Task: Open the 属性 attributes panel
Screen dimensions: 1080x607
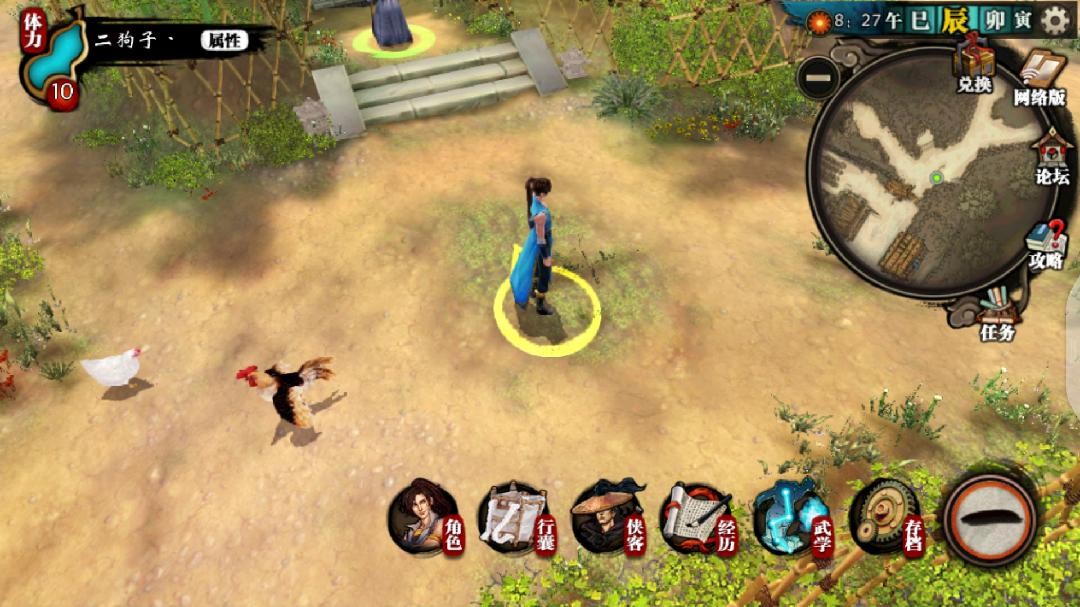Action: (222, 40)
